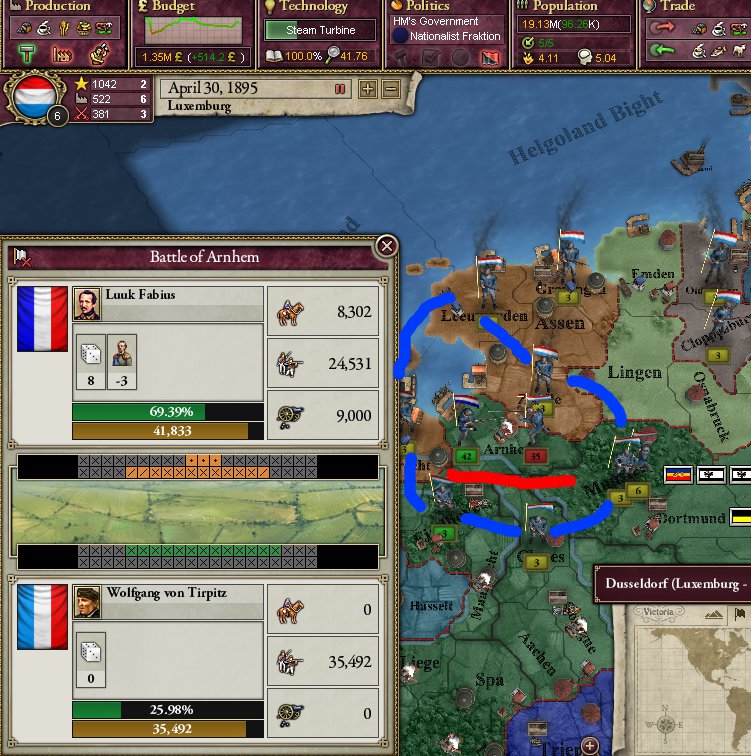The width and height of the screenshot is (751, 756).
Task: Pause the game with the pause button
Action: (340, 89)
